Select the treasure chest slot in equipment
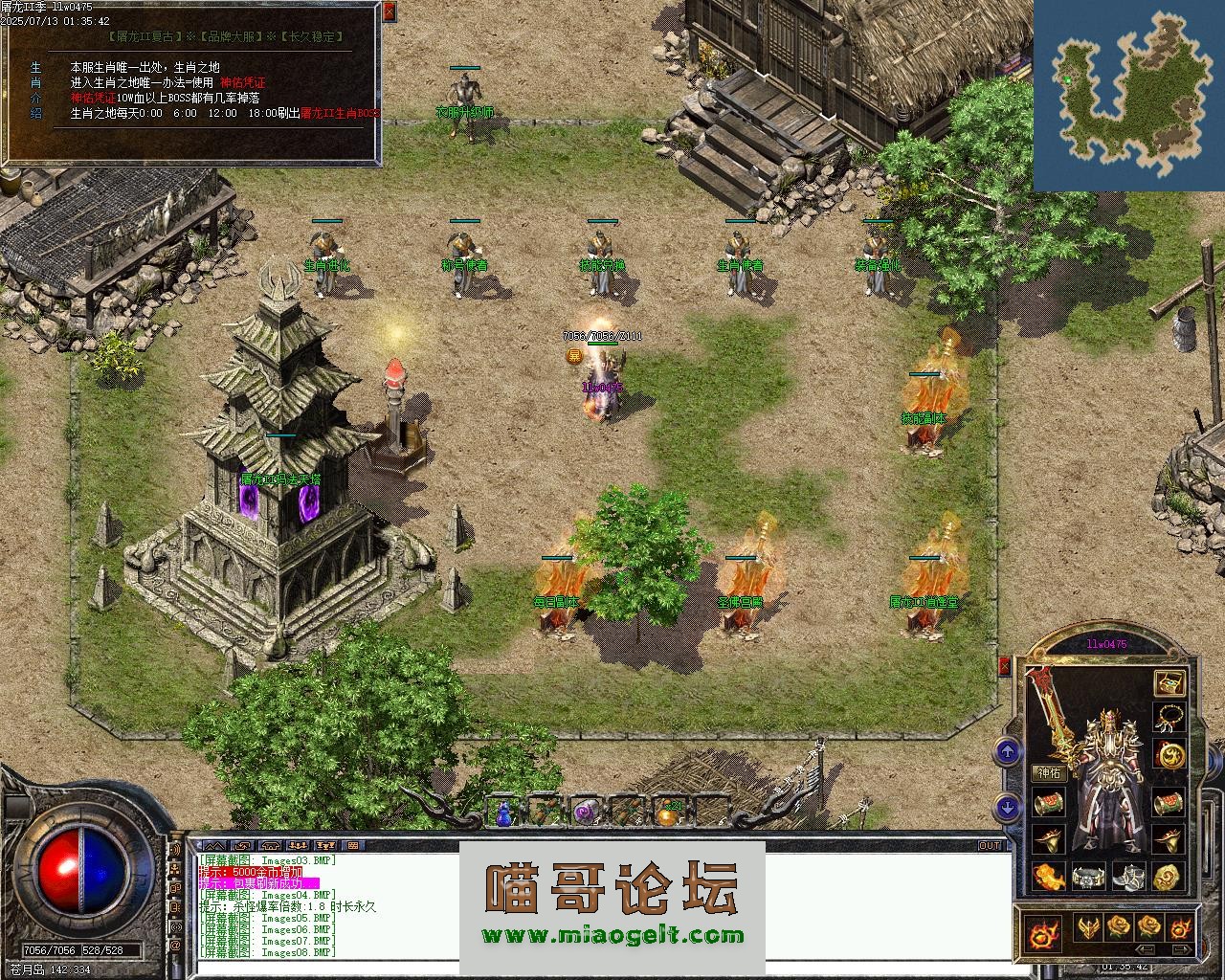1225x980 pixels. pos(1169,682)
